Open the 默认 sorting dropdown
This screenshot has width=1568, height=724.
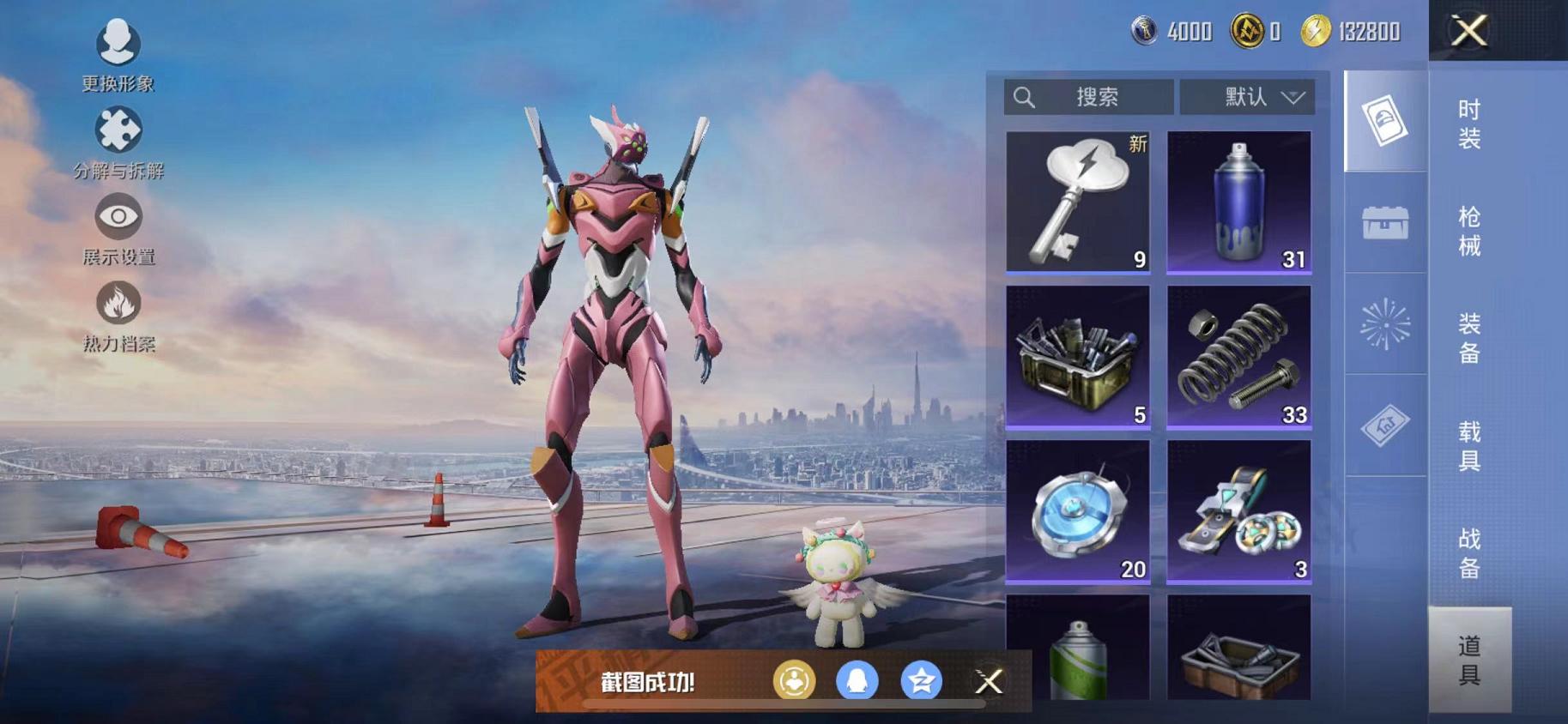1248,97
